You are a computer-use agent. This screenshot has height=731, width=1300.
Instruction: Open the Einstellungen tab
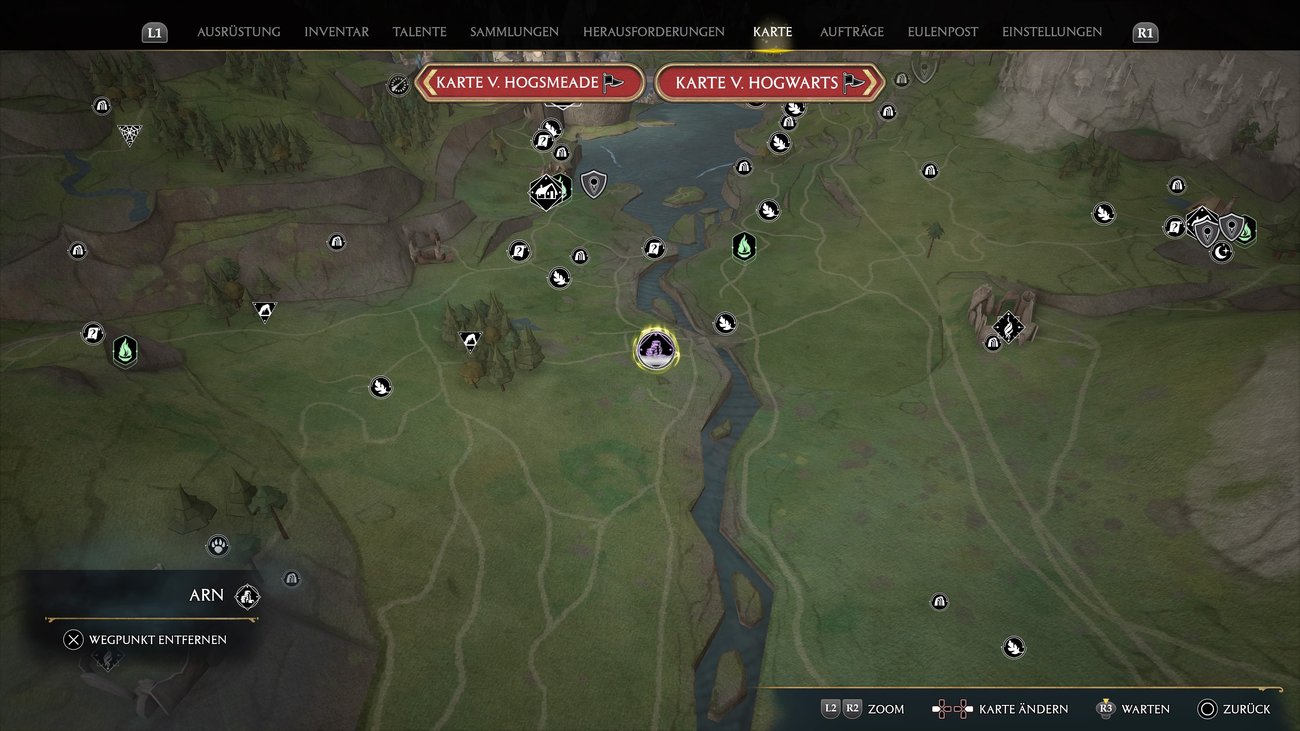tap(1051, 32)
